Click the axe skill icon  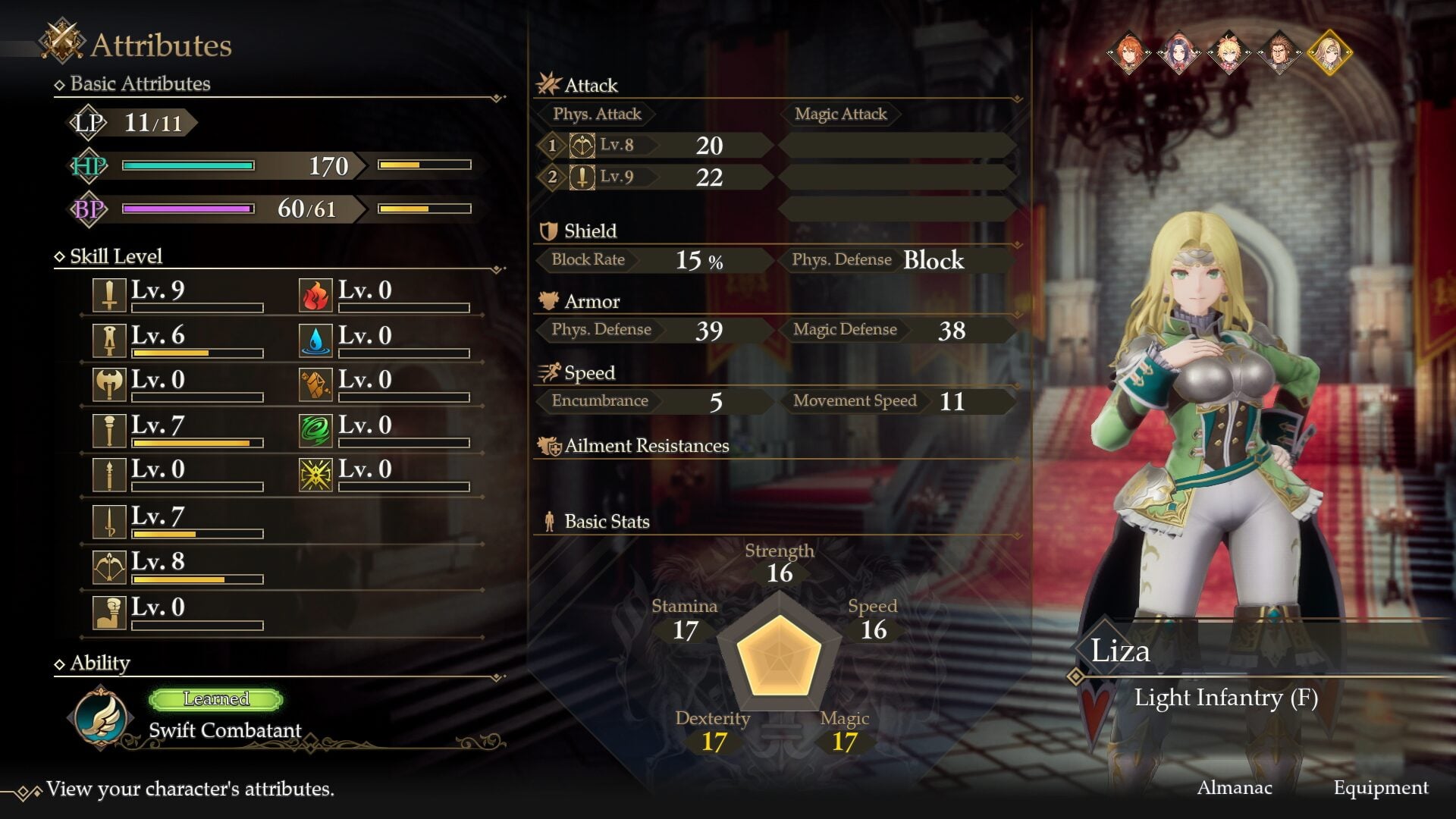click(x=109, y=385)
